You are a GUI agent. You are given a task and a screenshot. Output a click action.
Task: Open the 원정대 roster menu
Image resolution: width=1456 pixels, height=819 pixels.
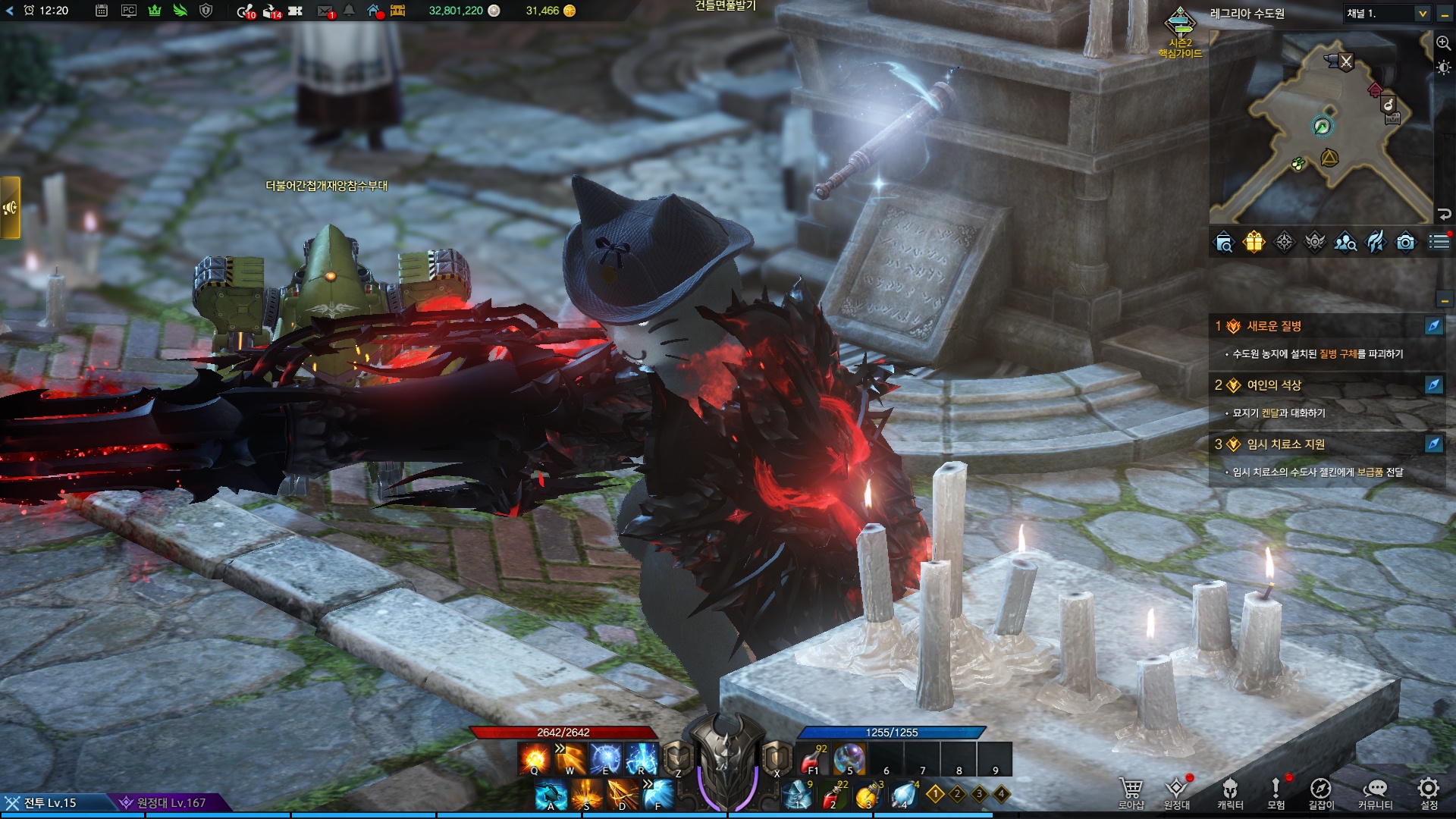point(1177,789)
